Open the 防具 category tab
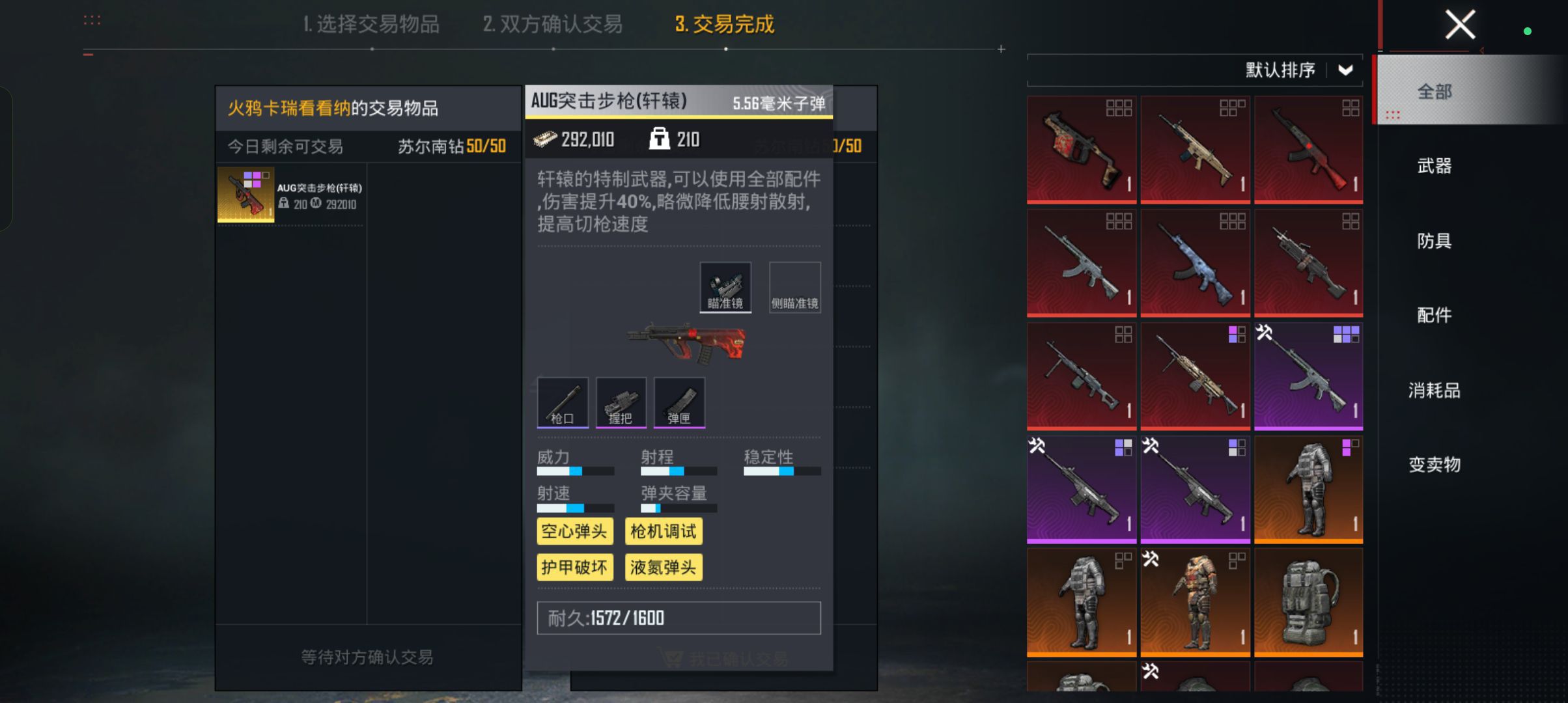This screenshot has height=703, width=1568. 1434,241
